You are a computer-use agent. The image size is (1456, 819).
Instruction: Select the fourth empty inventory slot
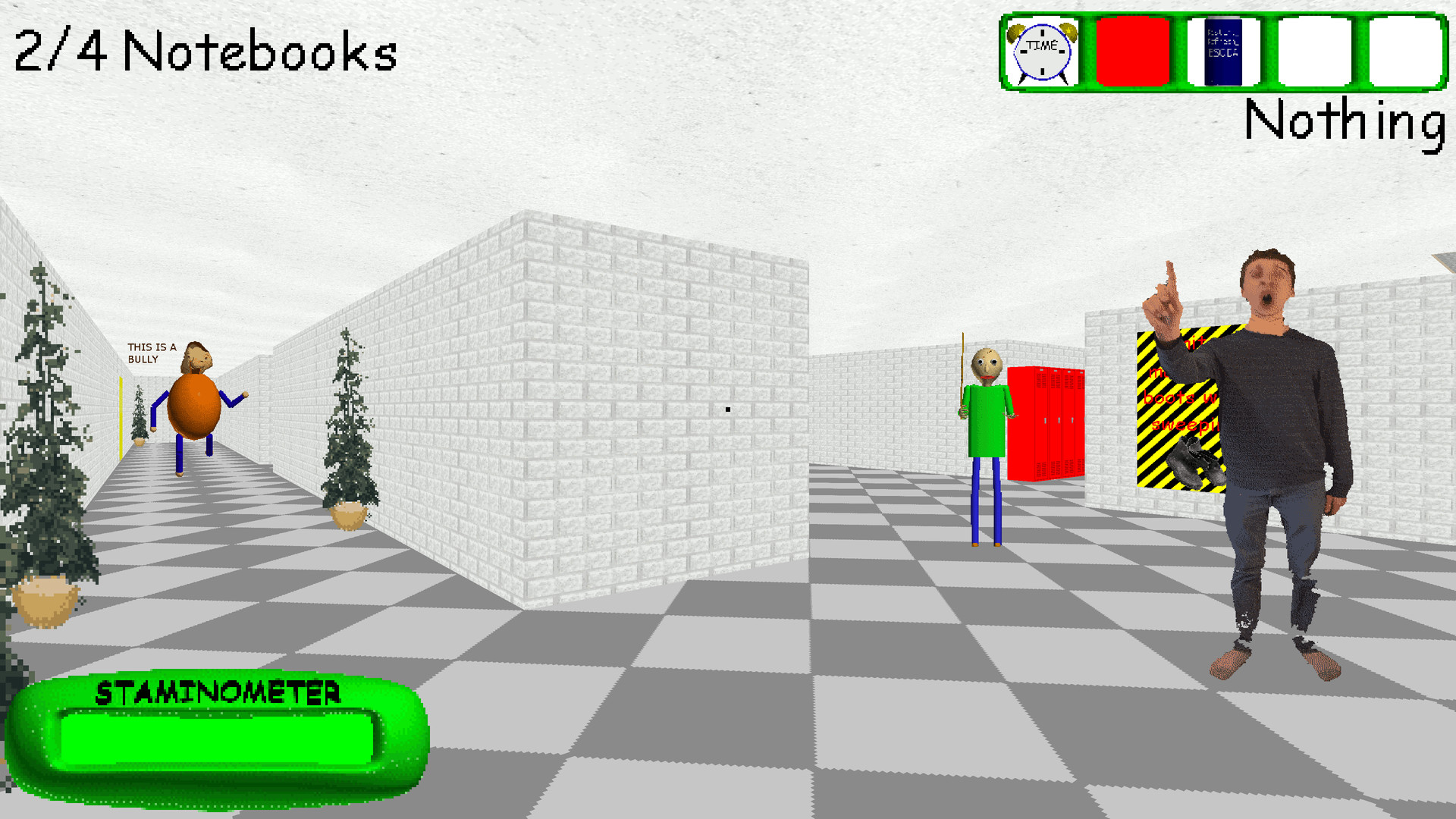point(1313,51)
